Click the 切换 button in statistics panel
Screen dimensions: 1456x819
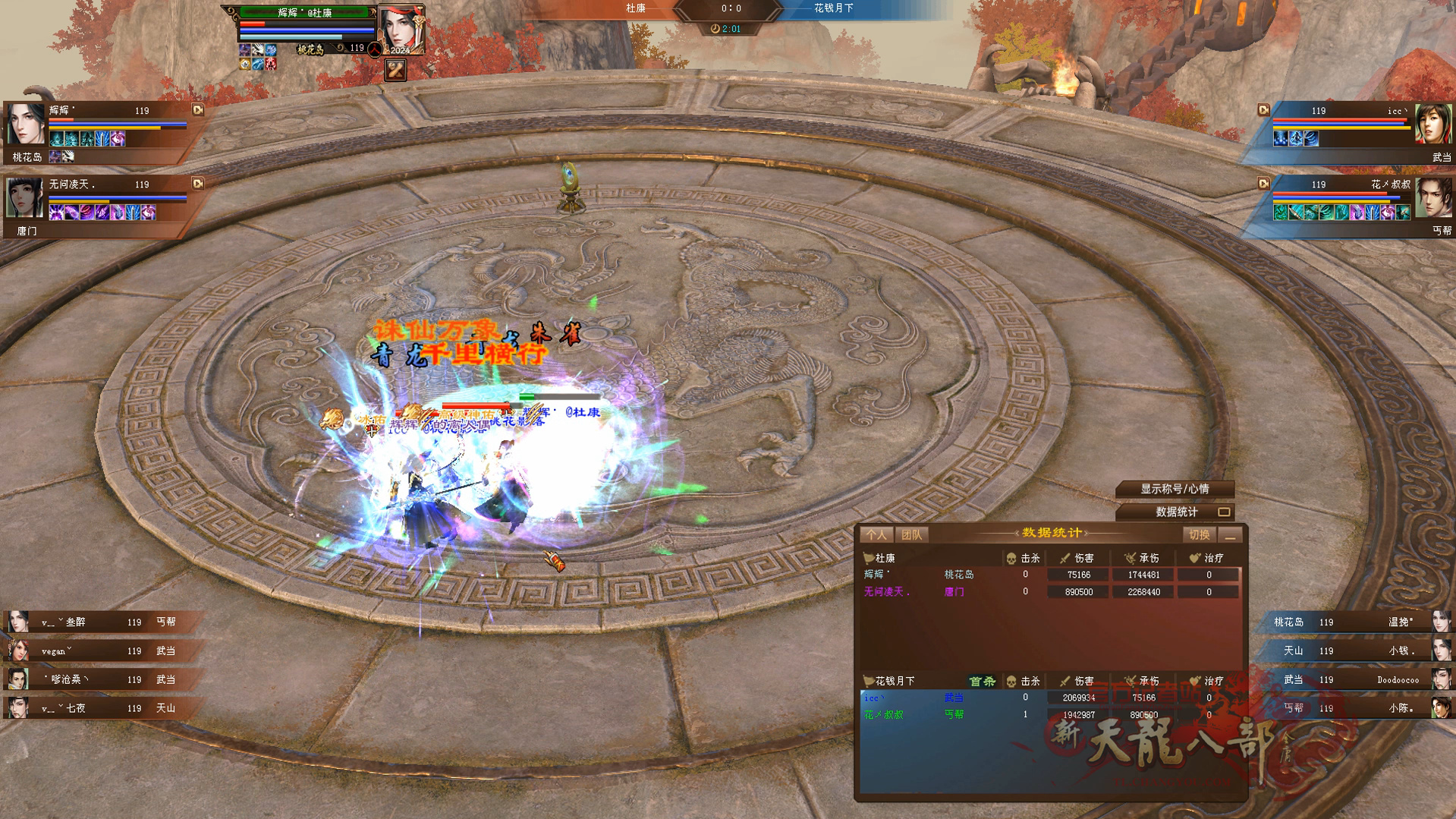click(1199, 535)
